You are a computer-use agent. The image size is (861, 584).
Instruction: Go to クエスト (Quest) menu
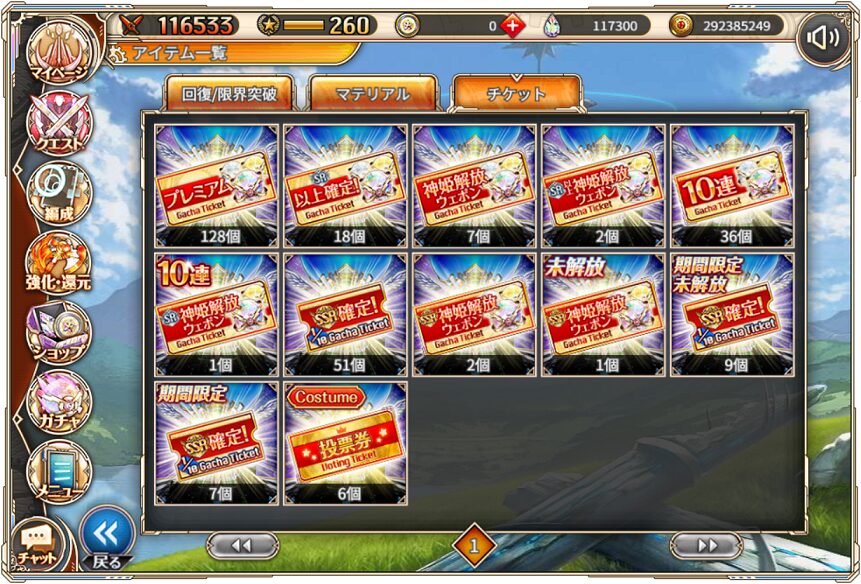point(60,123)
